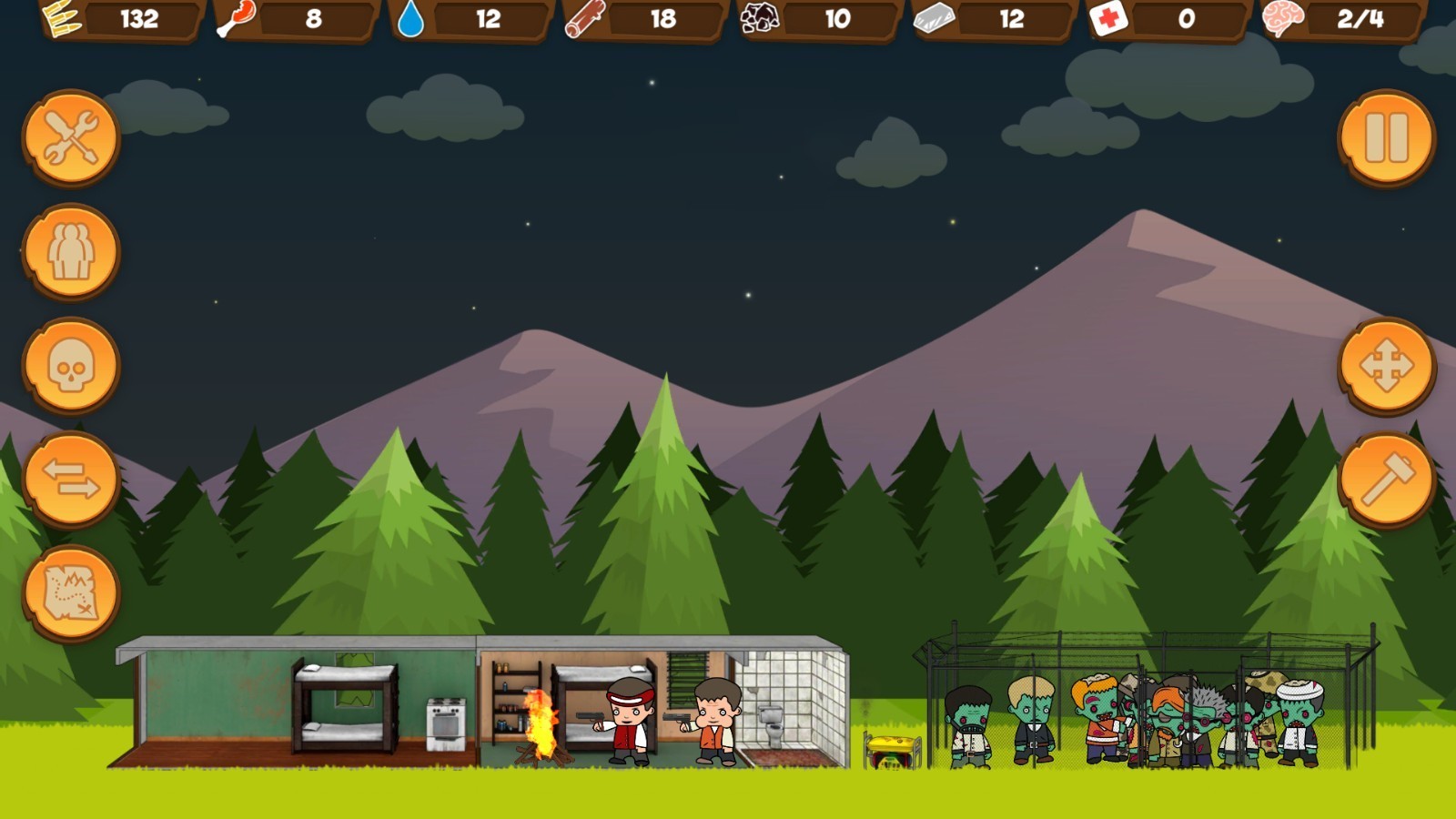Open the treasure map

[71, 593]
